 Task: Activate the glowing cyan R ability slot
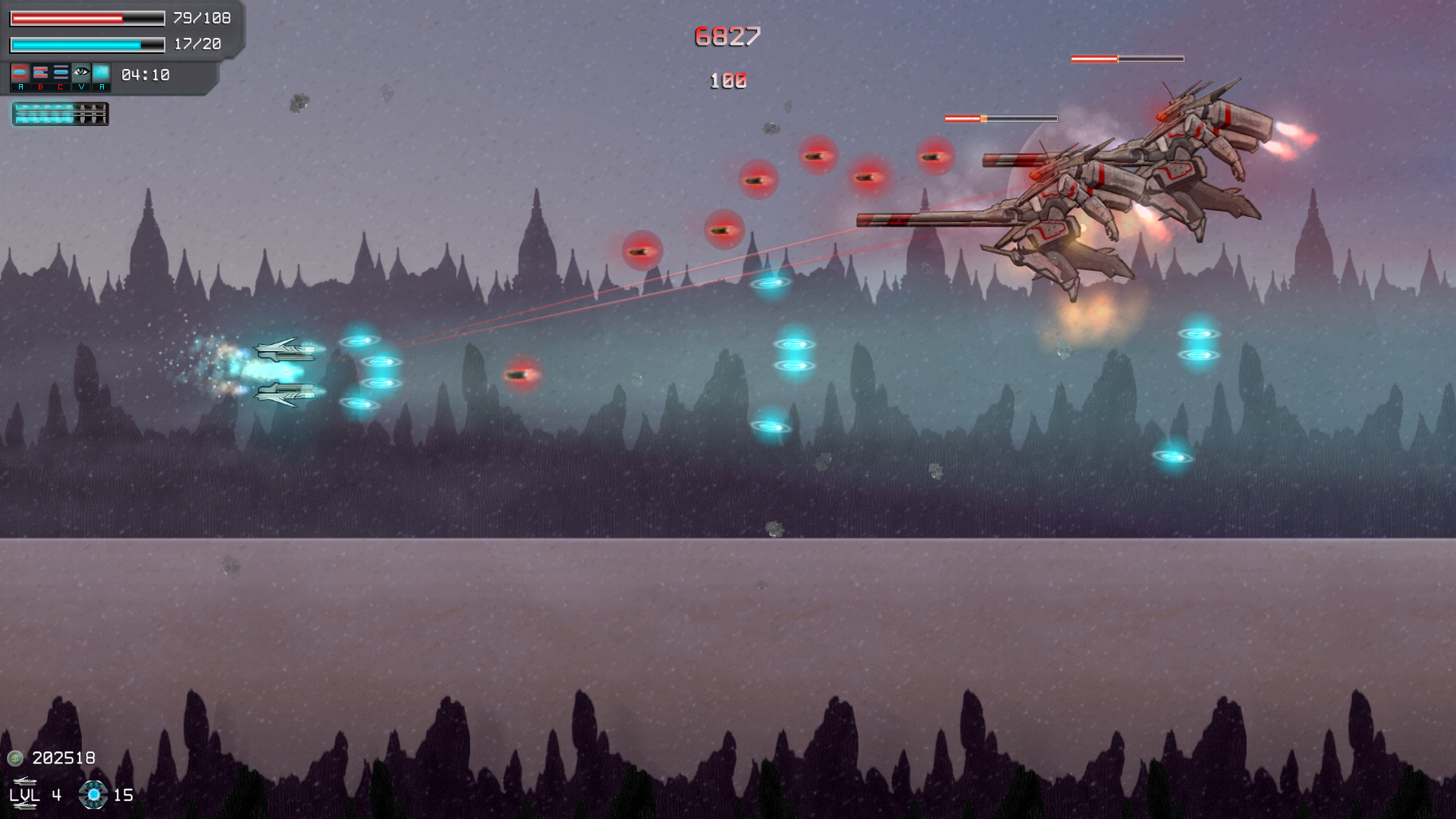(102, 72)
